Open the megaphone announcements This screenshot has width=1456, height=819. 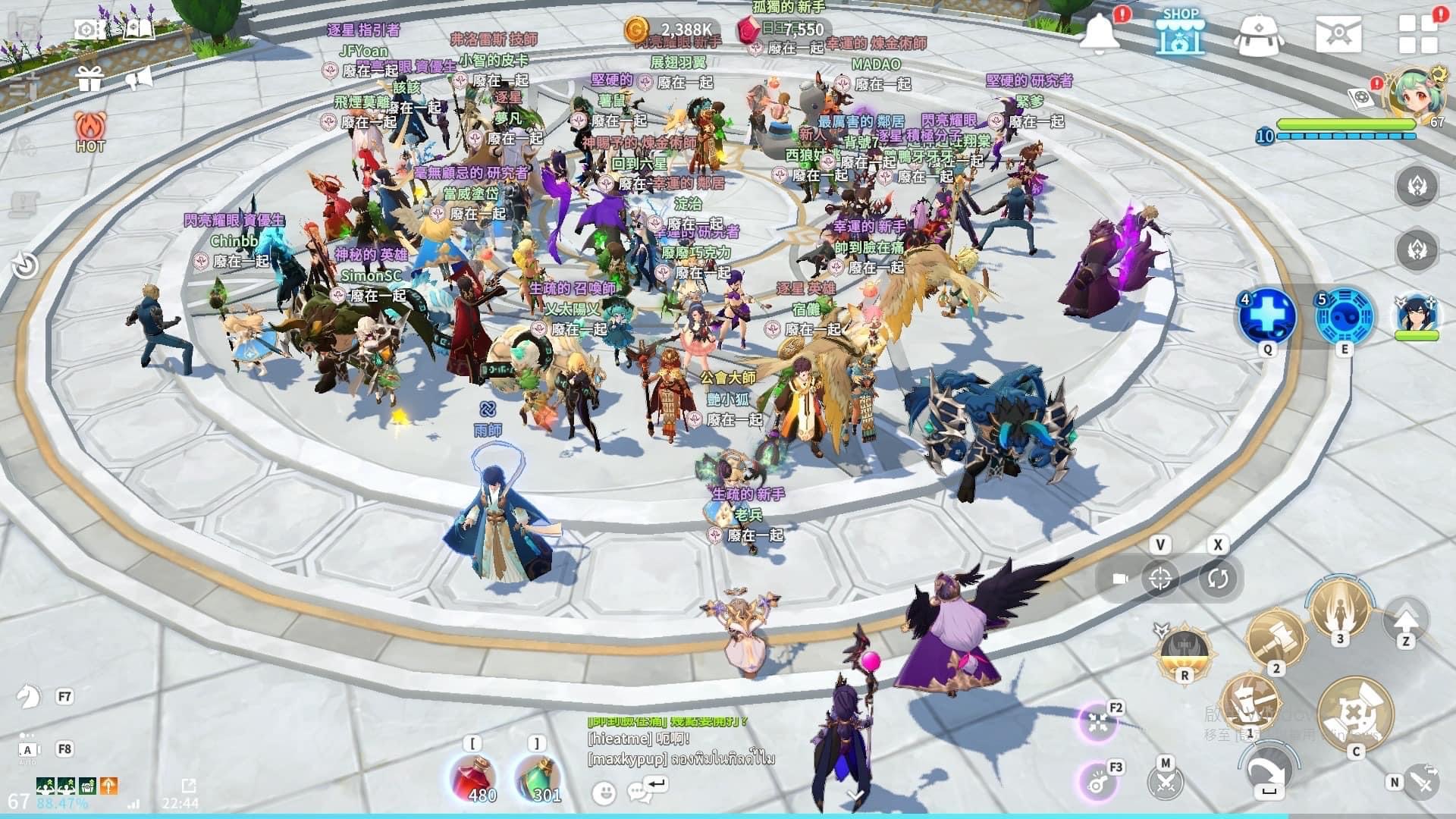point(139,77)
